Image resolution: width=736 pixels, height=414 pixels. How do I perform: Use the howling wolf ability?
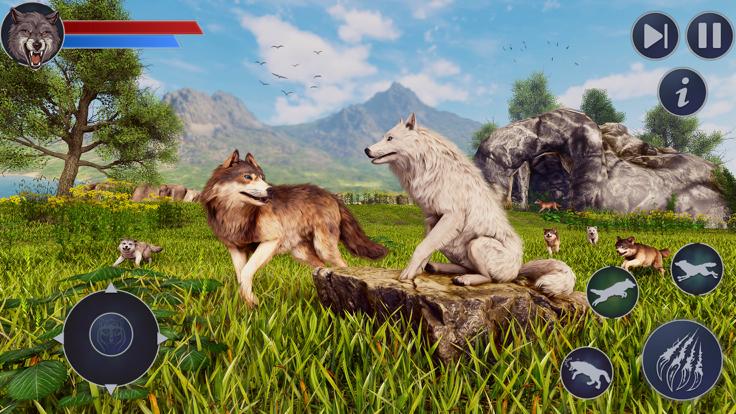[x=587, y=373]
